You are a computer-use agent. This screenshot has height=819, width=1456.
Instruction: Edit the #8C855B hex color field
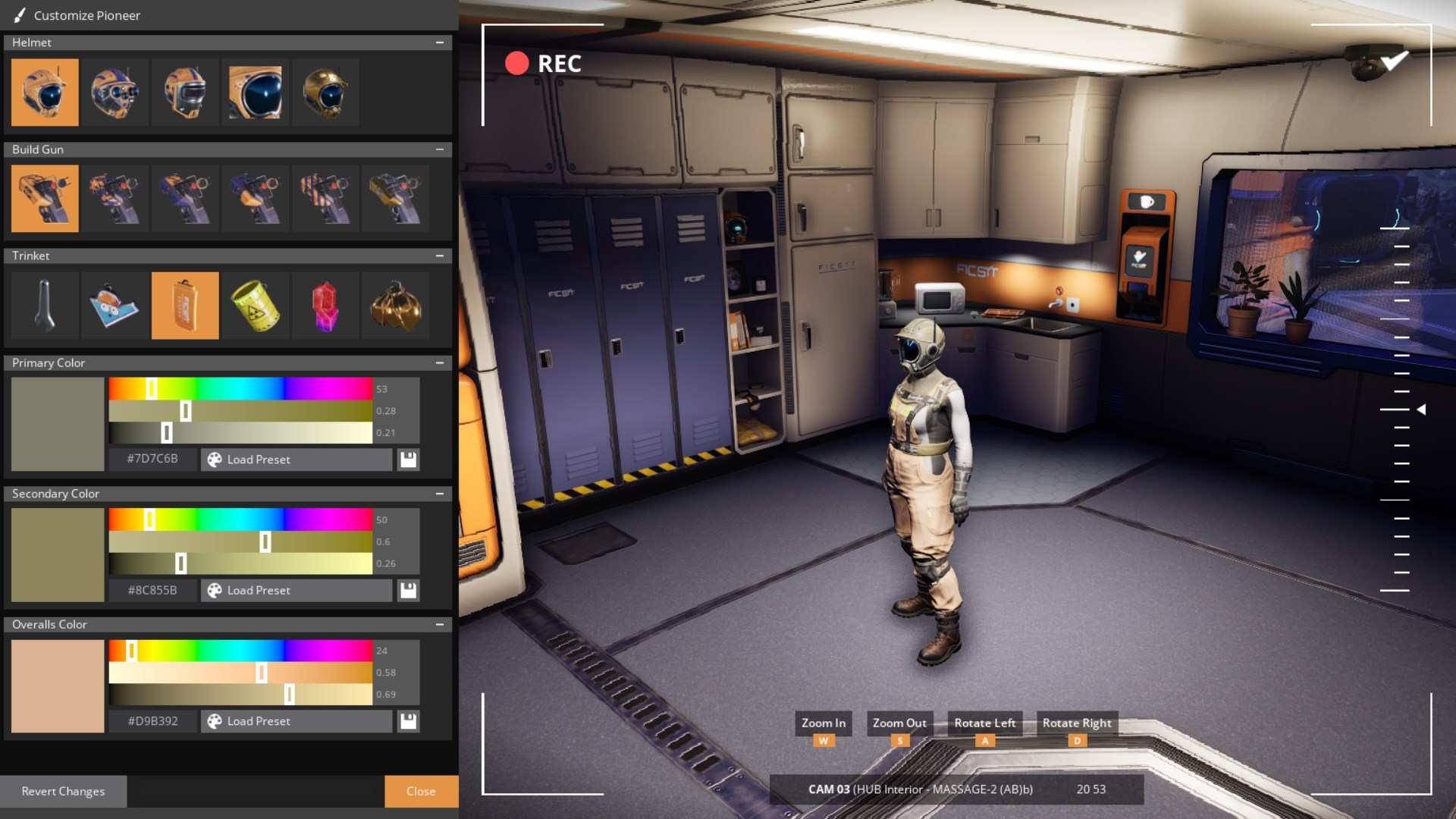(152, 590)
